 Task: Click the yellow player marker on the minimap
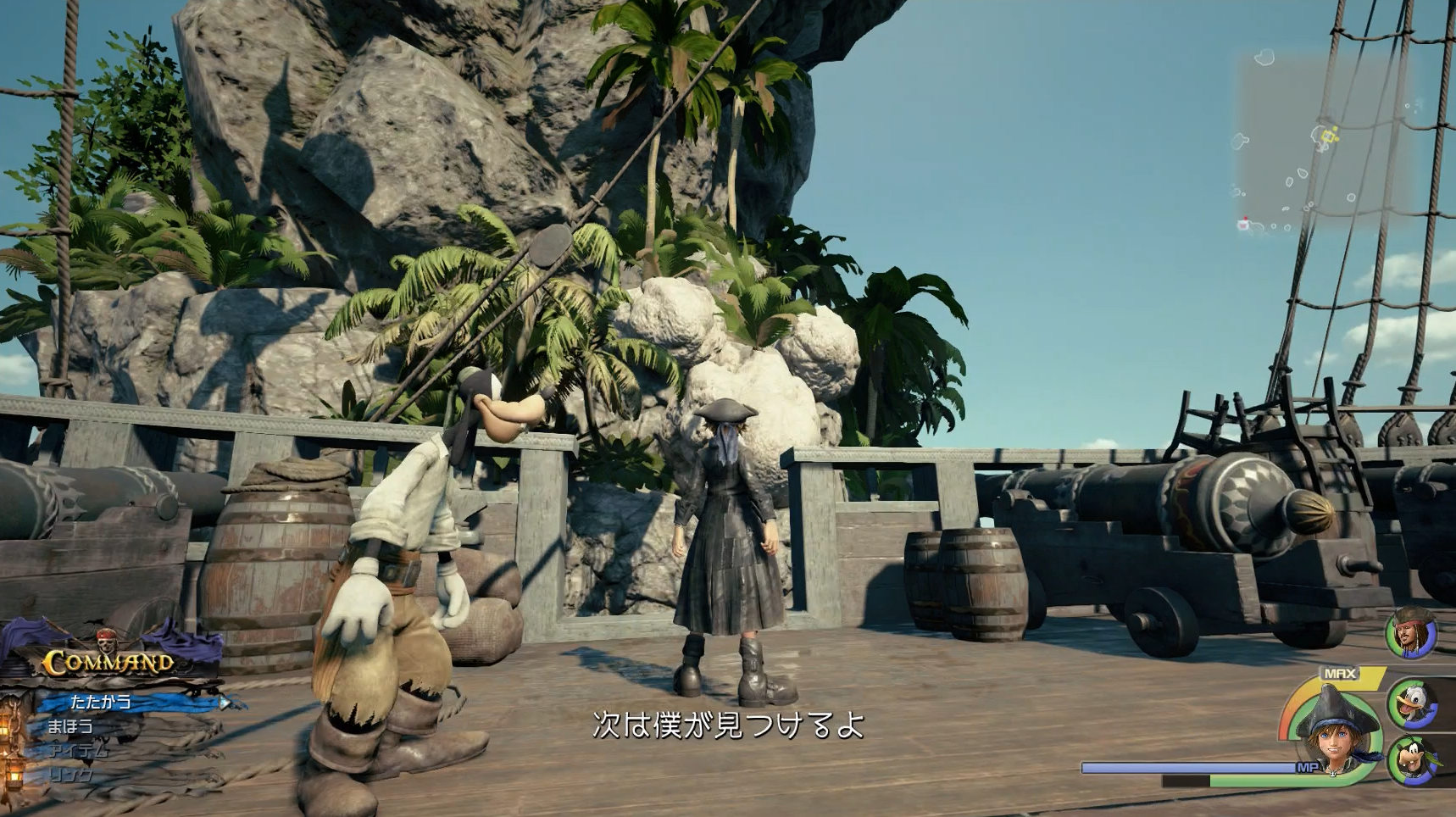click(1327, 134)
